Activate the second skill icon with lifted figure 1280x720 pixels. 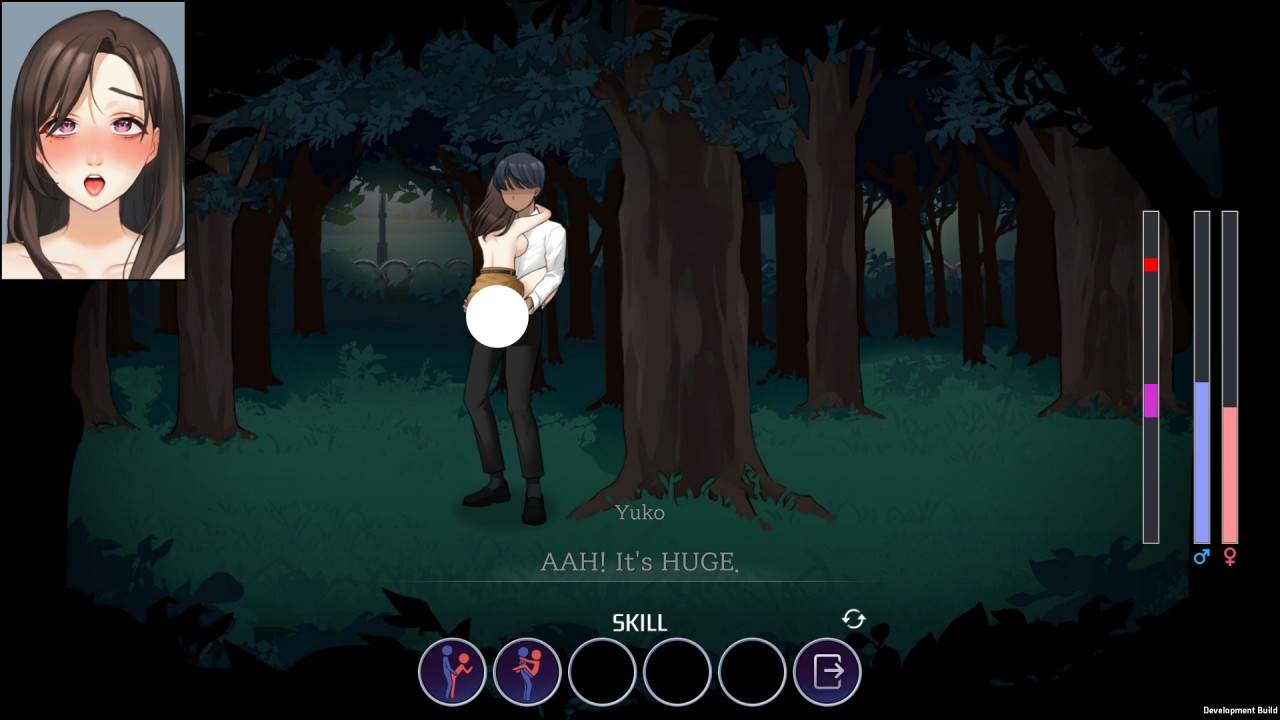[527, 672]
